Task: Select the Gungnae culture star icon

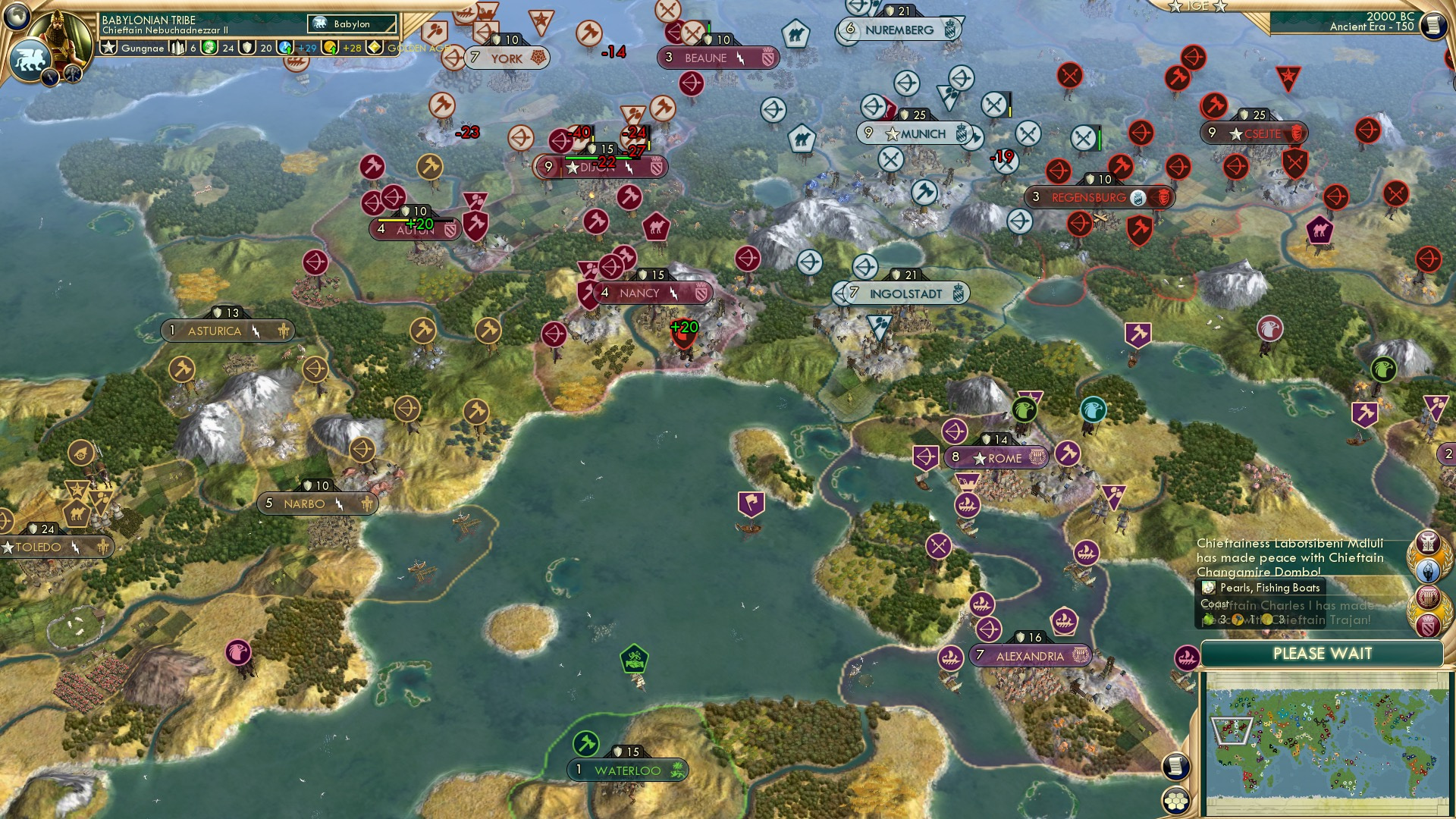Action: point(110,48)
